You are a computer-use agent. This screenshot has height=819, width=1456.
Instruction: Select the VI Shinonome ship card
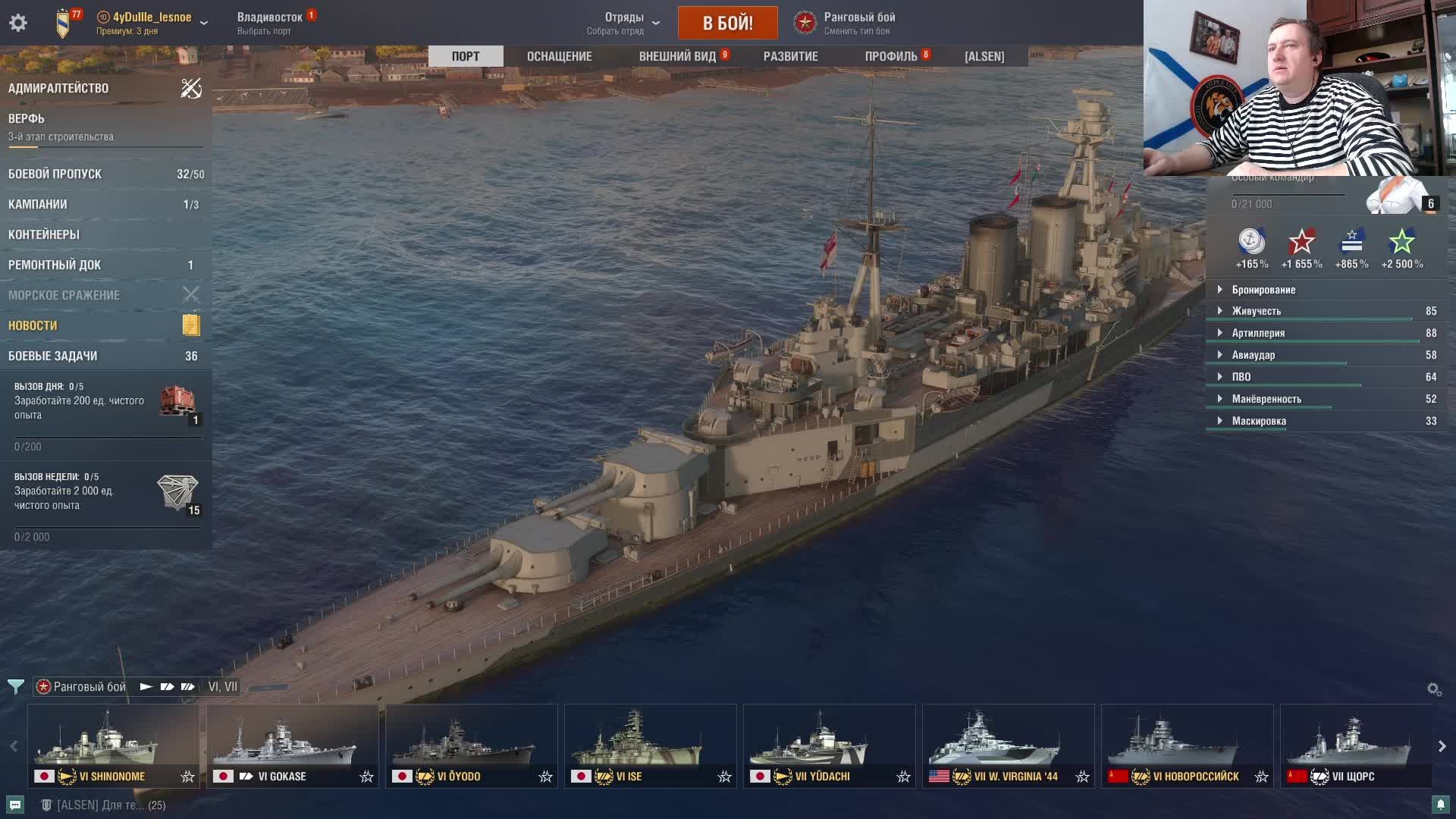114,745
